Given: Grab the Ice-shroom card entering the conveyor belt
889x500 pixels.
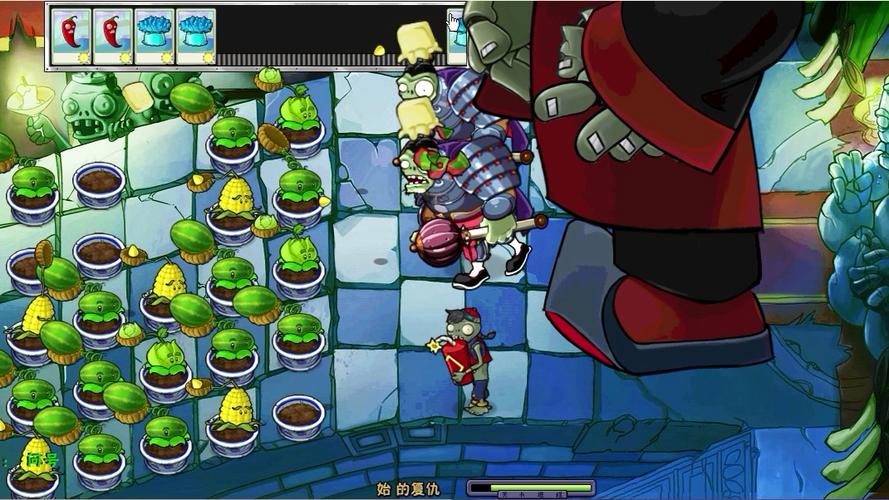Looking at the screenshot, I should (x=456, y=33).
